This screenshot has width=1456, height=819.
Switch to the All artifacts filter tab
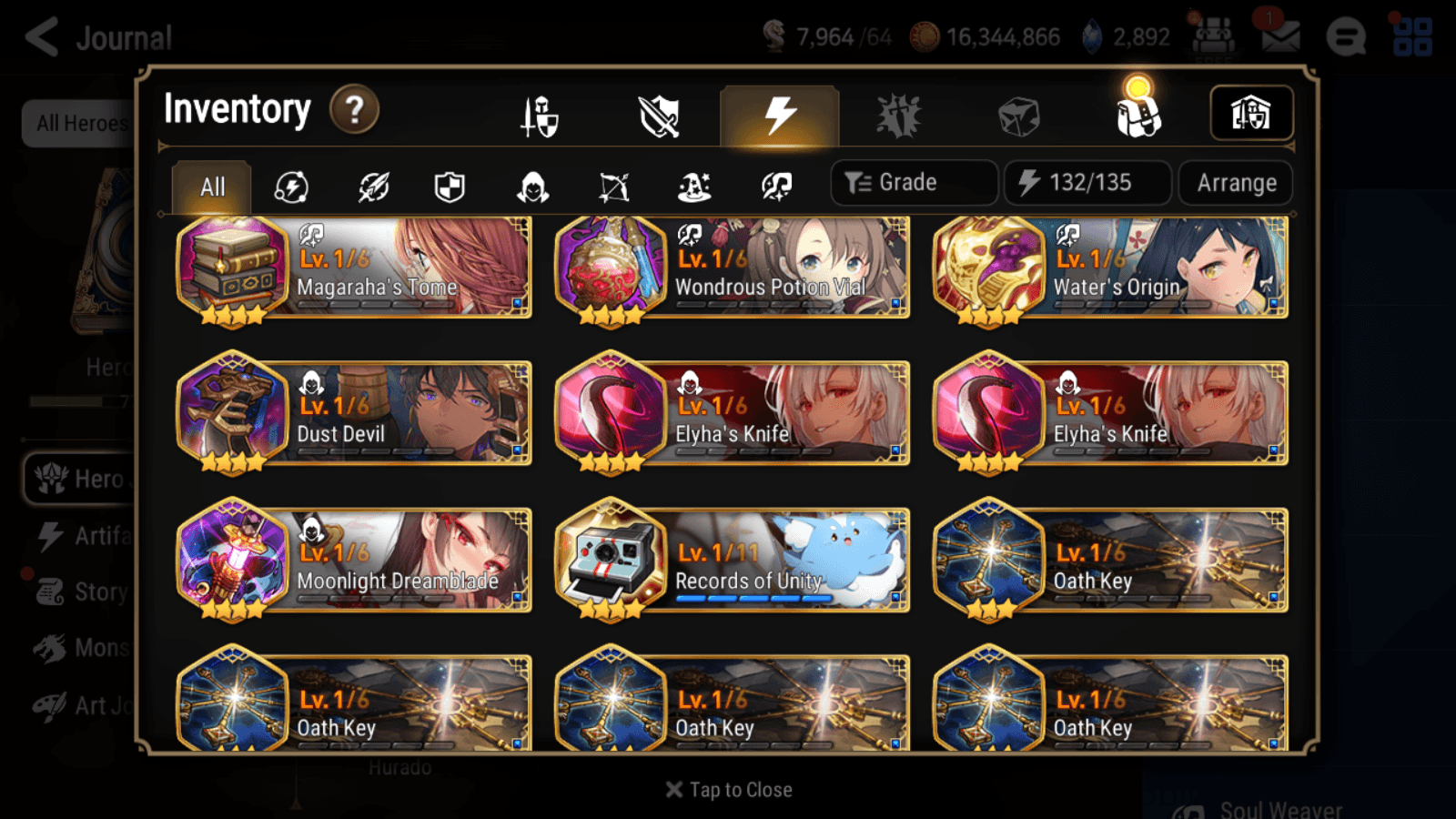211,187
